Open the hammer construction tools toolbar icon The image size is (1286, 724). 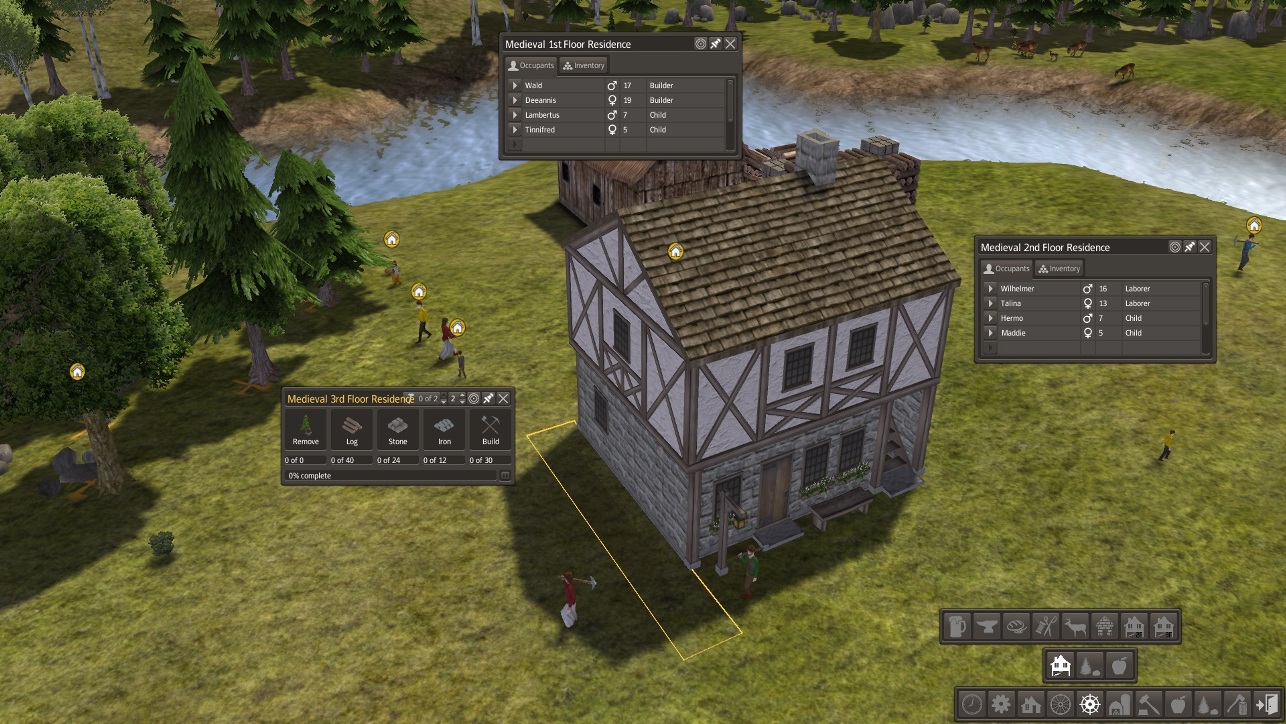point(1148,704)
